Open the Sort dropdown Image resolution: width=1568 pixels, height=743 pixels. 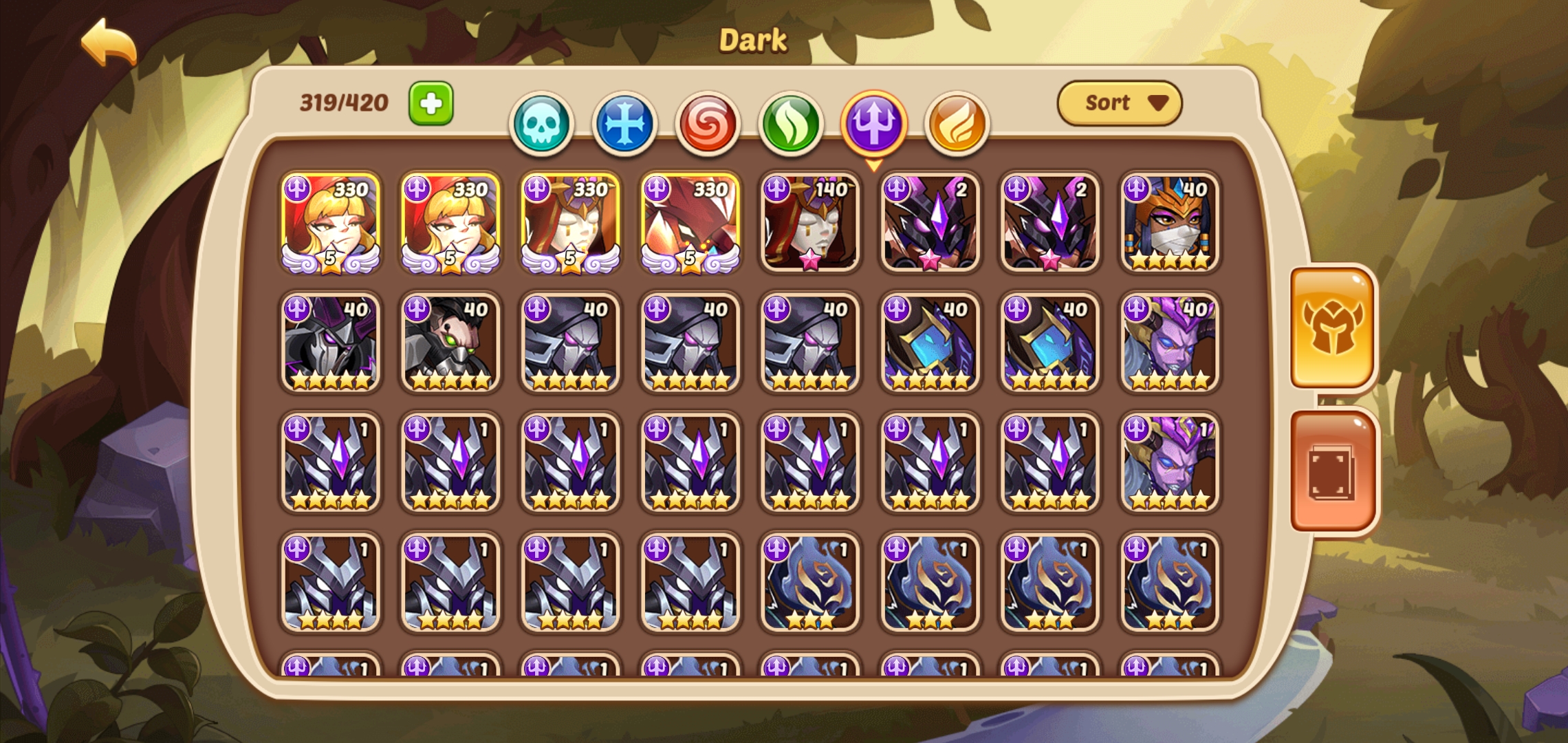(x=1120, y=102)
